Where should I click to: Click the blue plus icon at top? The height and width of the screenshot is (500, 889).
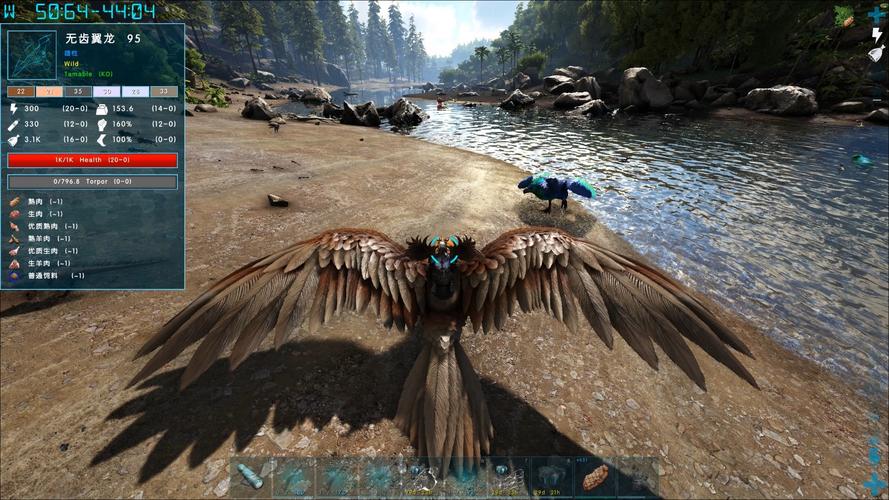[x=877, y=14]
